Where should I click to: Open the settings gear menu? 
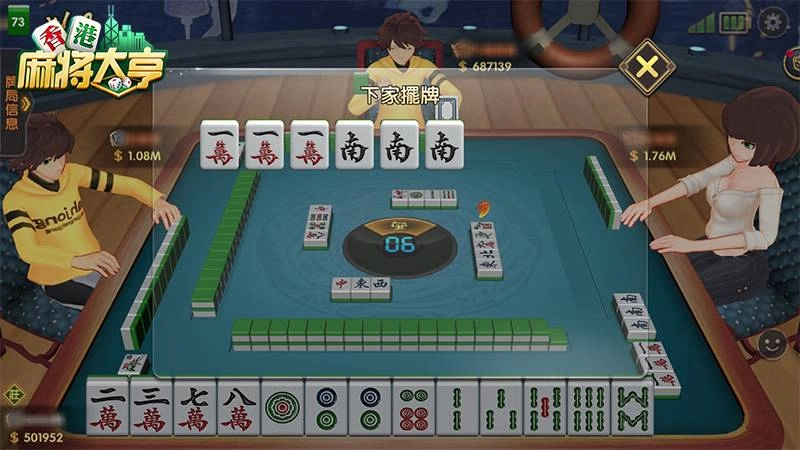pyautogui.click(x=773, y=21)
